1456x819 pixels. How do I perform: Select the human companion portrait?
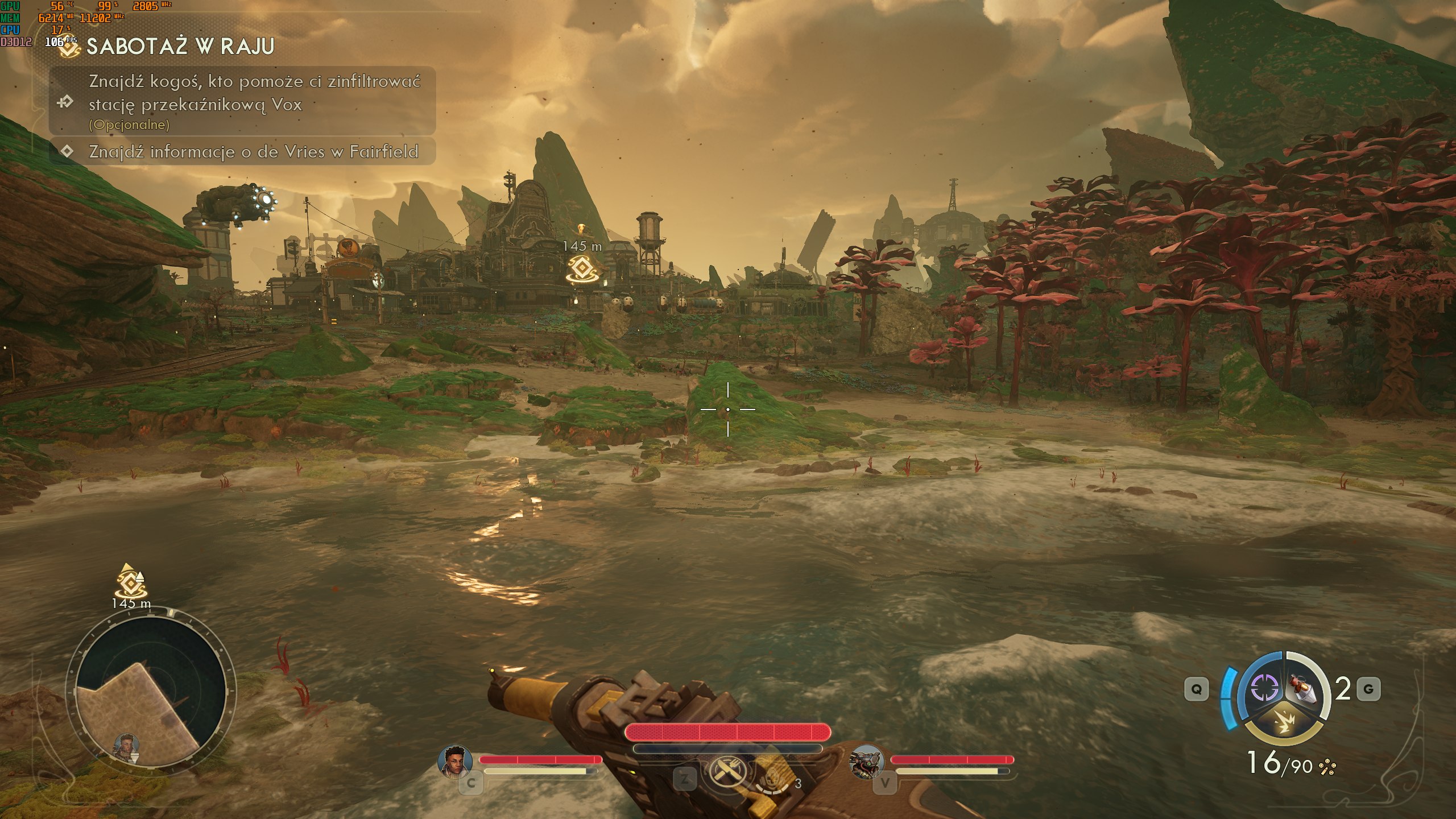tap(455, 760)
